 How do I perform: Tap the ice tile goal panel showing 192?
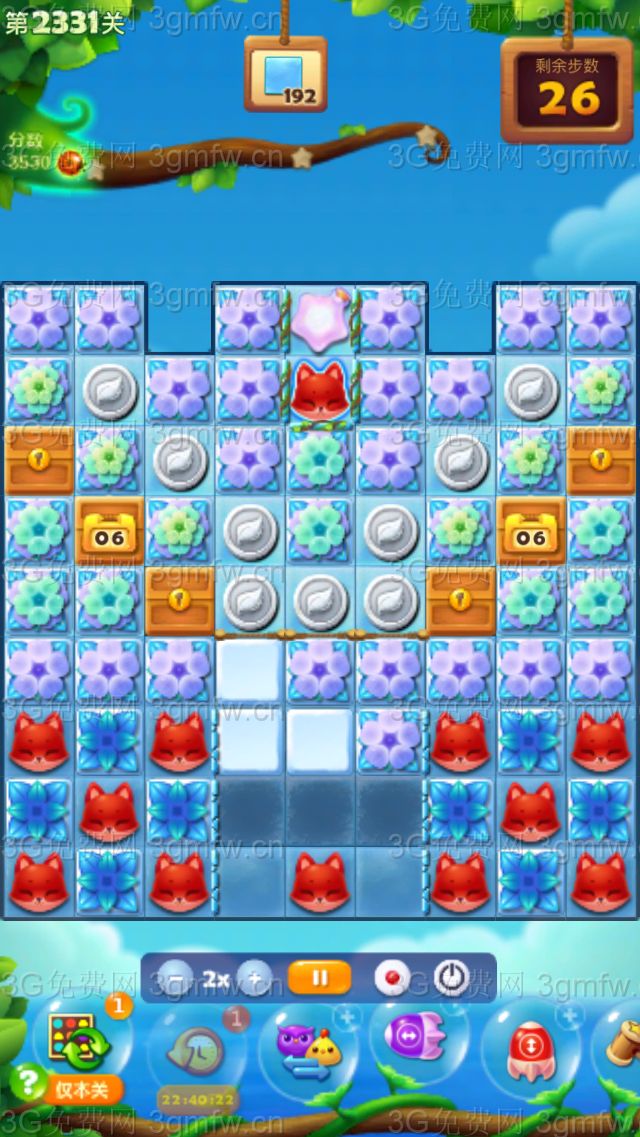click(x=286, y=76)
